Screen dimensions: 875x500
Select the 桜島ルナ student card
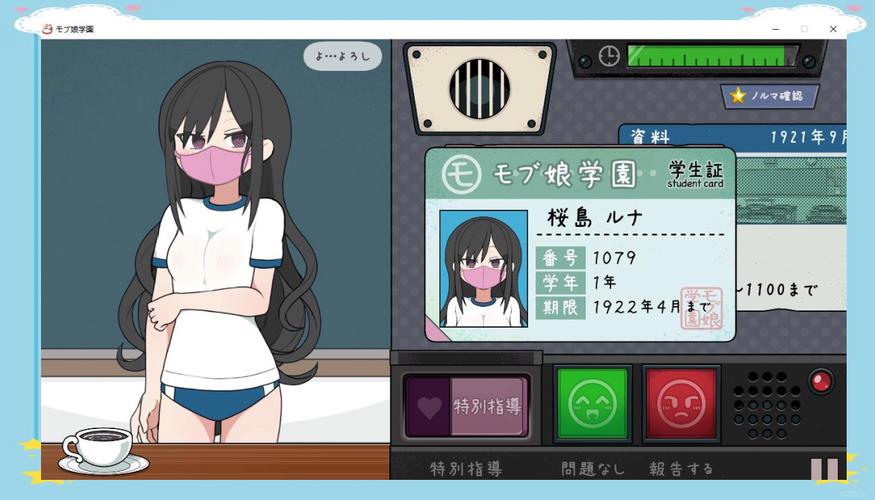580,245
